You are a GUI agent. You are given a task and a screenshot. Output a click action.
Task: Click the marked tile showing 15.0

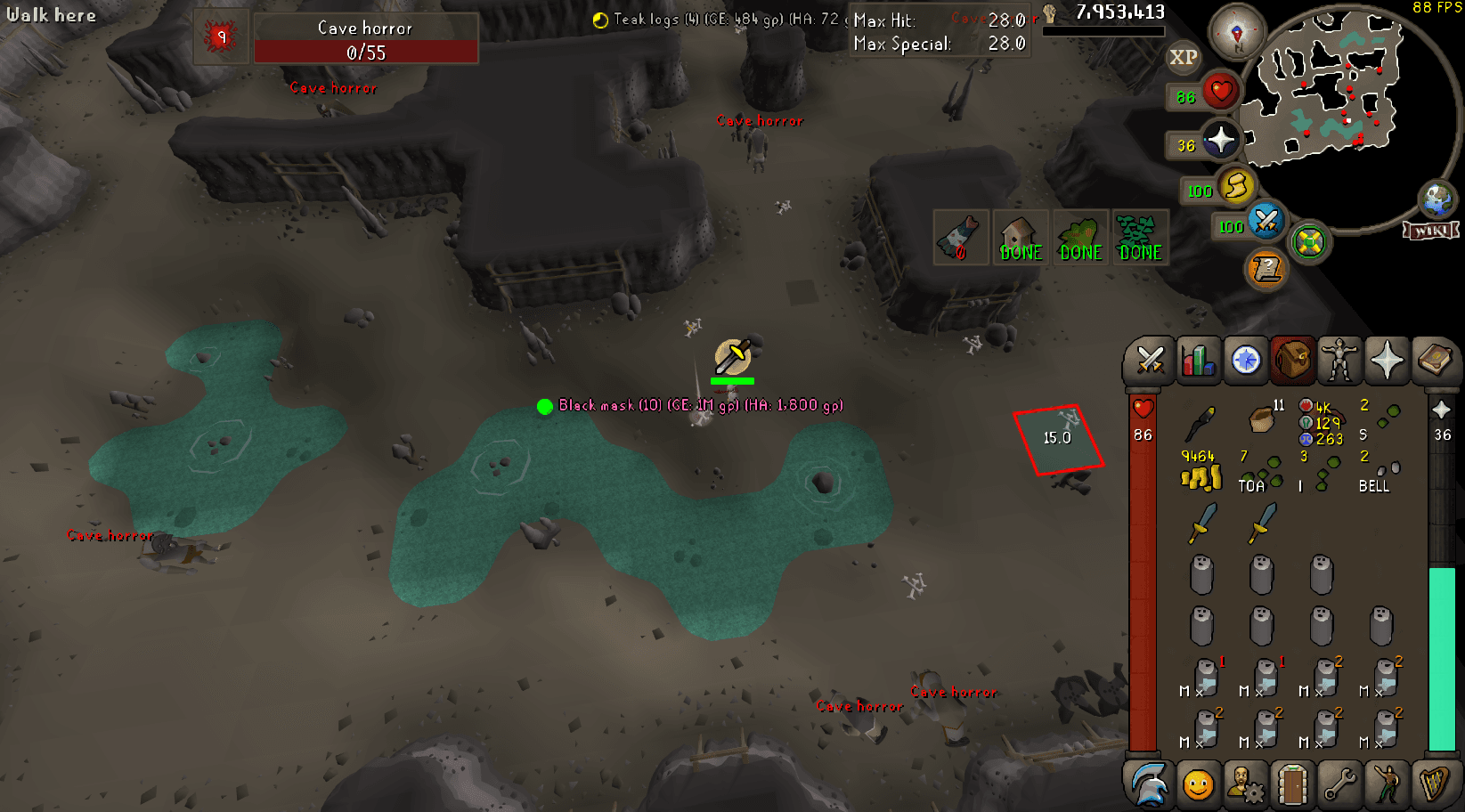pyautogui.click(x=1057, y=437)
